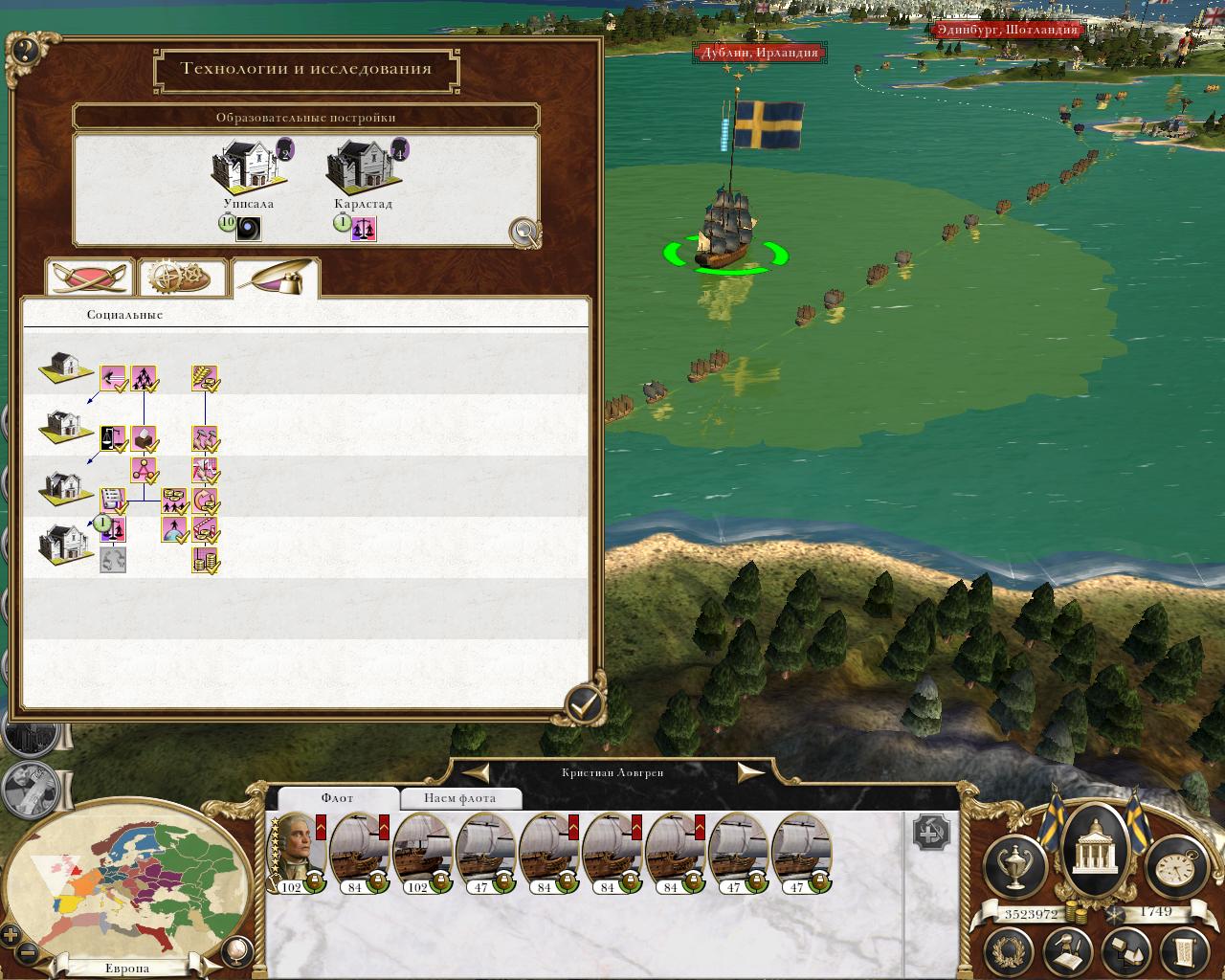1225x980 pixels.
Task: Confirm and close the technology panel
Action: (x=584, y=705)
